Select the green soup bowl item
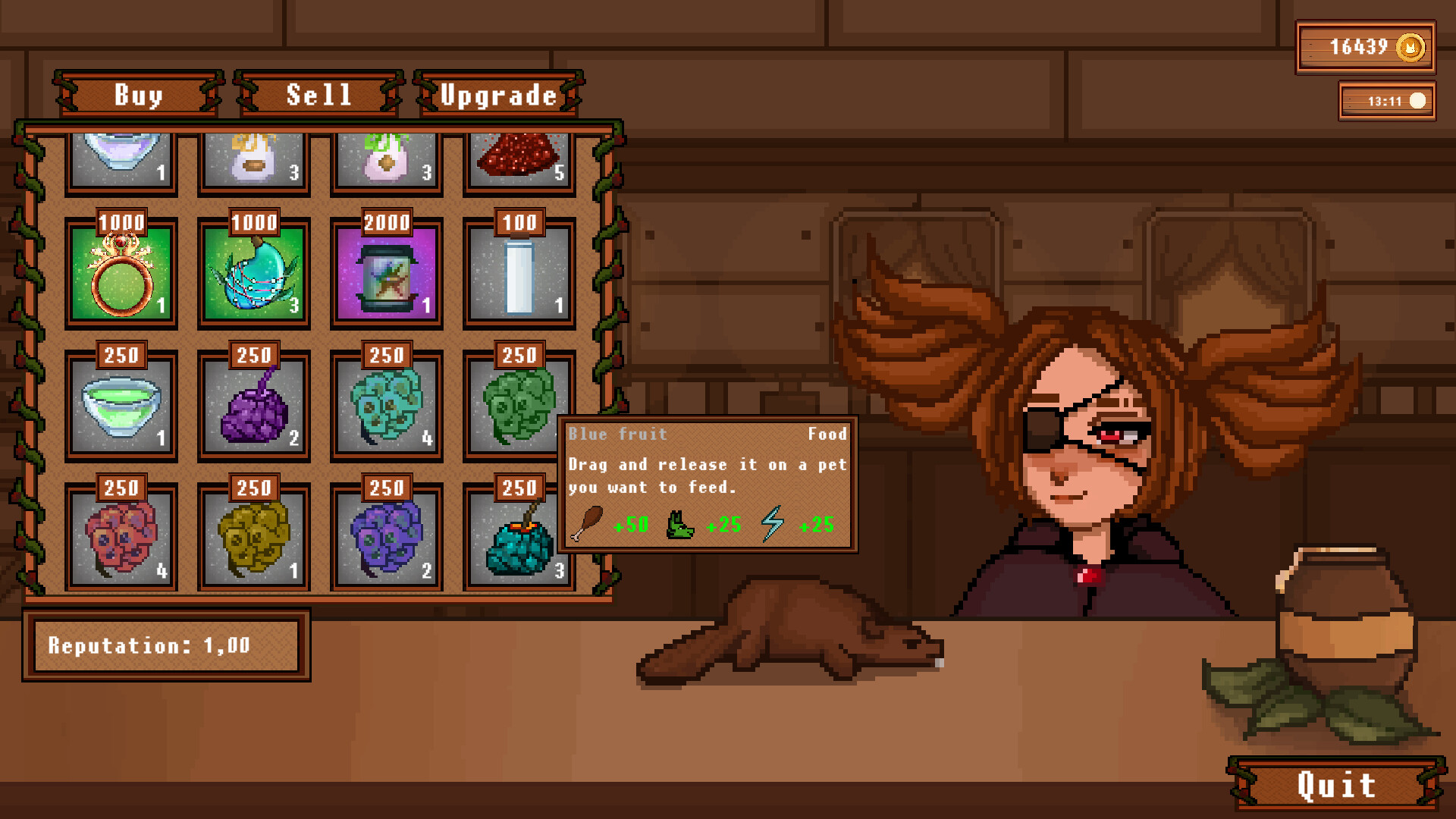 coord(121,406)
